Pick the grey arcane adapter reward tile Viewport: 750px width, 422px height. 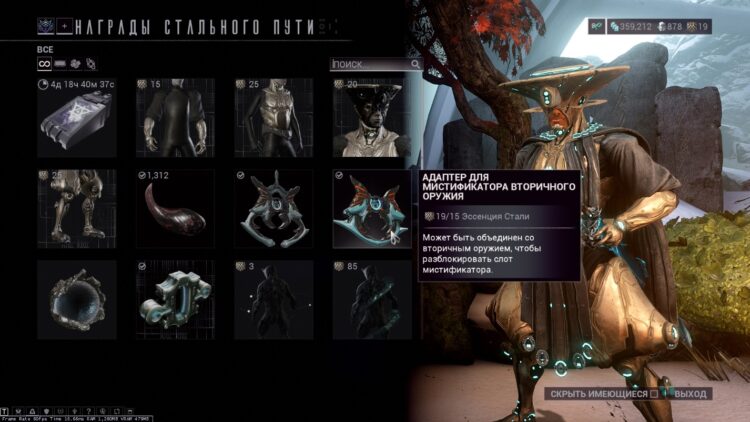tap(274, 208)
